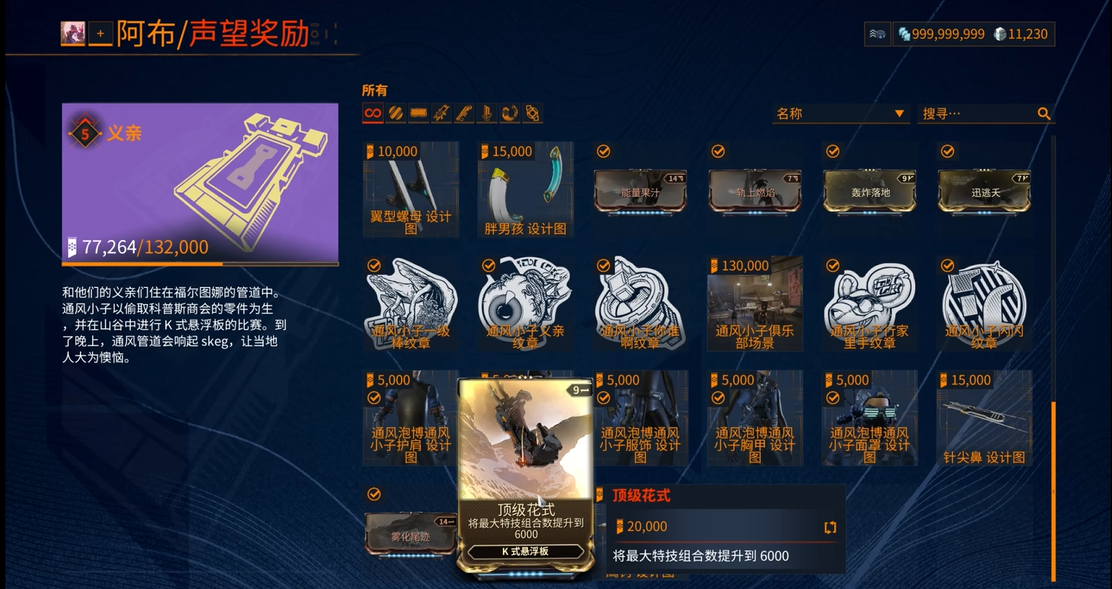The image size is (1112, 589).
Task: Click the plus button beside the profile avatar
Action: [100, 34]
